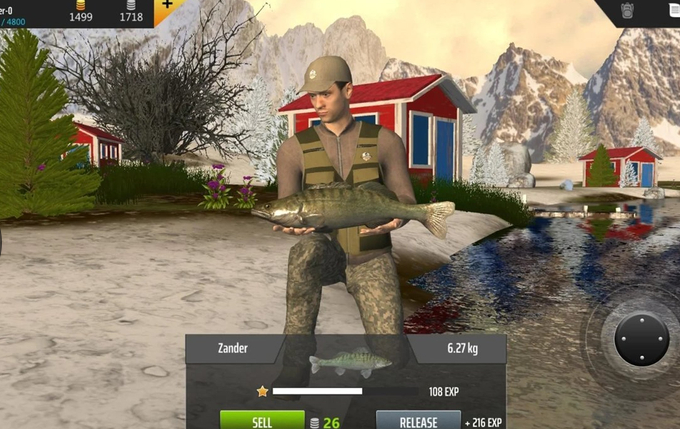Screen dimensions: 680x429
Task: Release the Zander for extra EXP
Action: [x=418, y=420]
